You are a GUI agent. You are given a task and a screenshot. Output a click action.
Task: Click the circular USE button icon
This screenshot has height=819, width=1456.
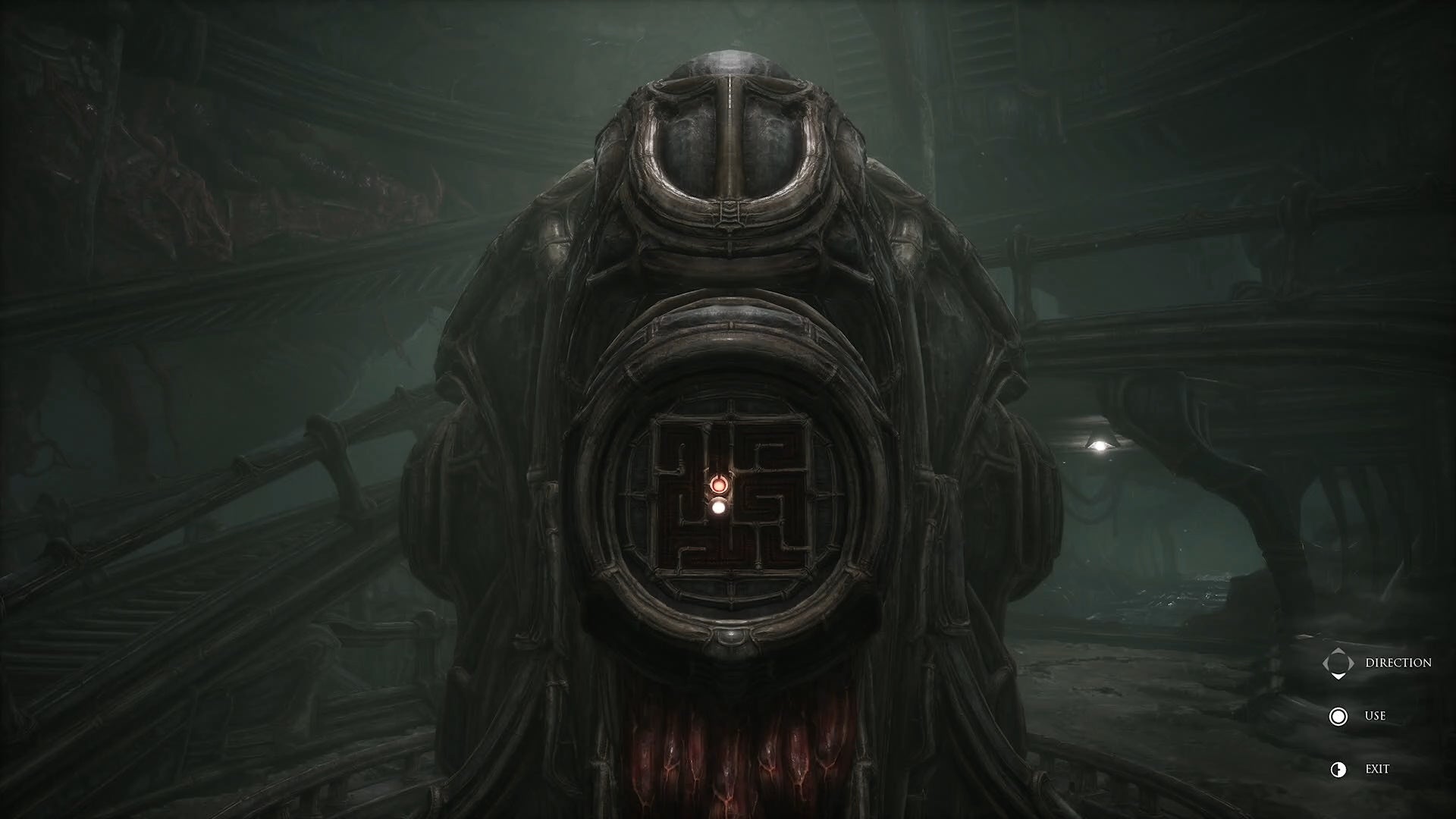(x=1338, y=716)
